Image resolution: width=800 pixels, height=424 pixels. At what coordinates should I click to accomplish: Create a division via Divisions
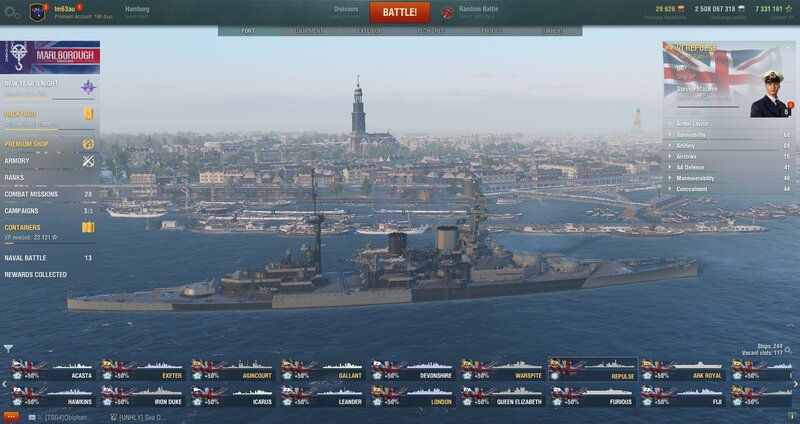pyautogui.click(x=345, y=12)
